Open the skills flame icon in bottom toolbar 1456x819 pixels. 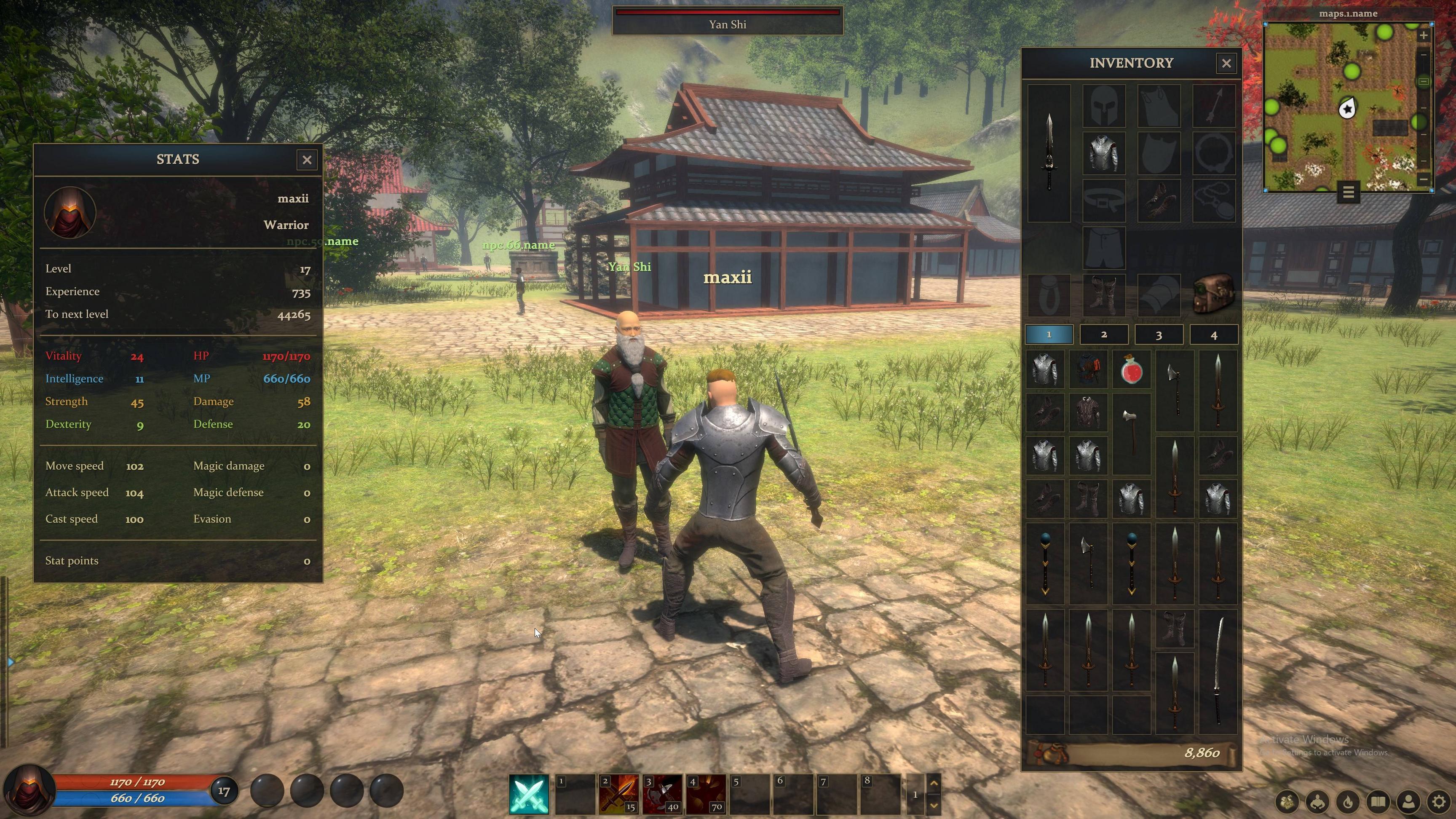1348,802
